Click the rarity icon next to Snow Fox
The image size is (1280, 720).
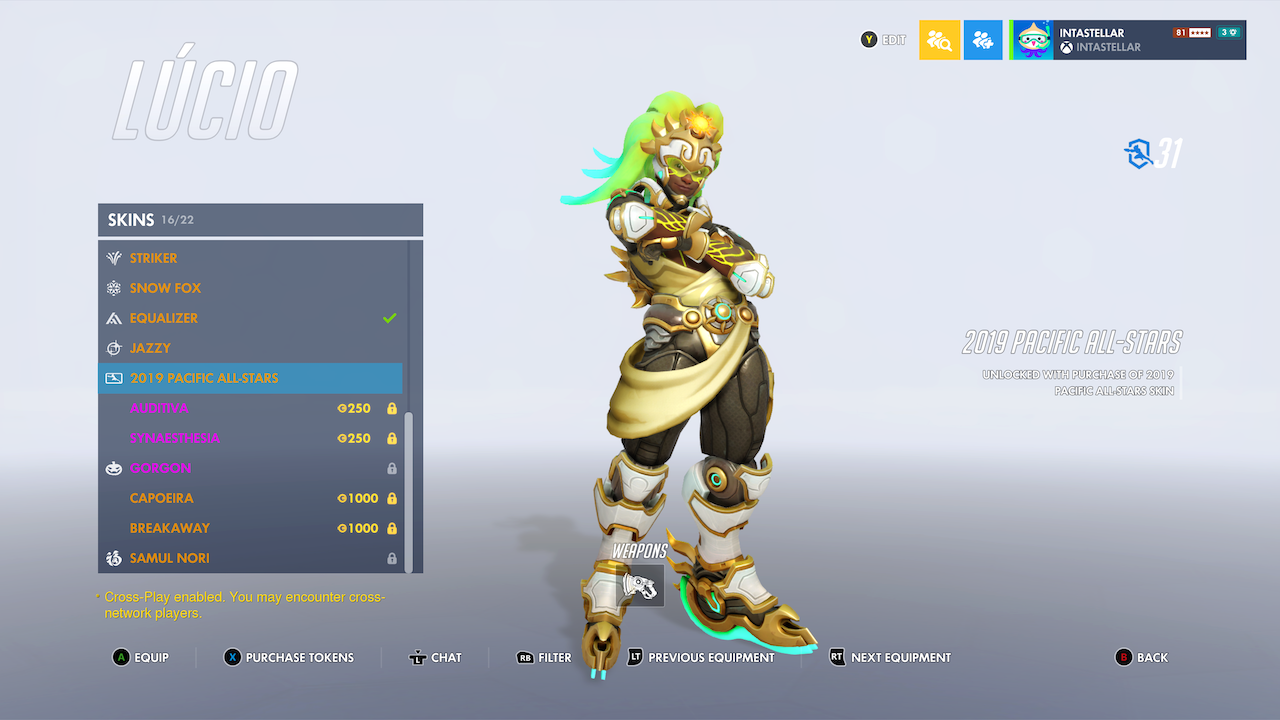(x=113, y=288)
